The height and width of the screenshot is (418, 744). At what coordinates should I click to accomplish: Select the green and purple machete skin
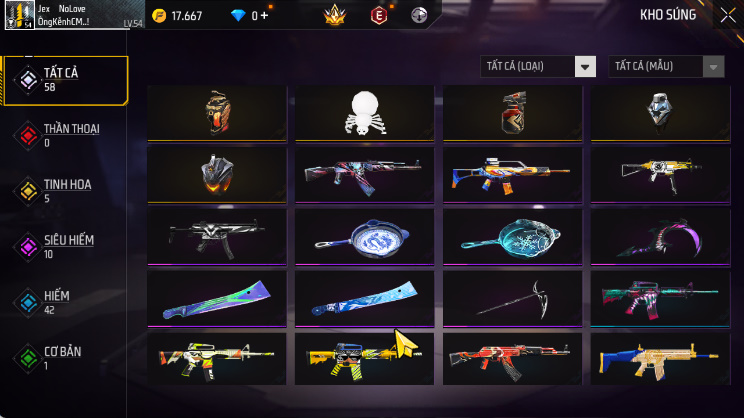coord(217,298)
